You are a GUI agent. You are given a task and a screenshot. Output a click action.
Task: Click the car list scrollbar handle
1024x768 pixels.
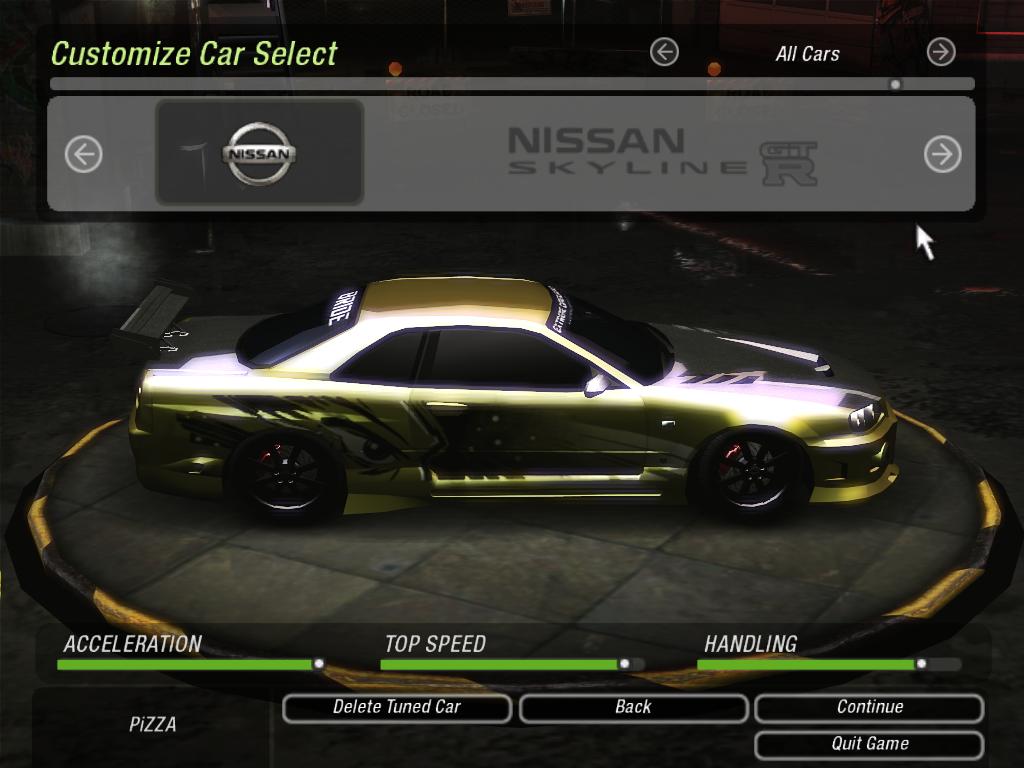895,84
